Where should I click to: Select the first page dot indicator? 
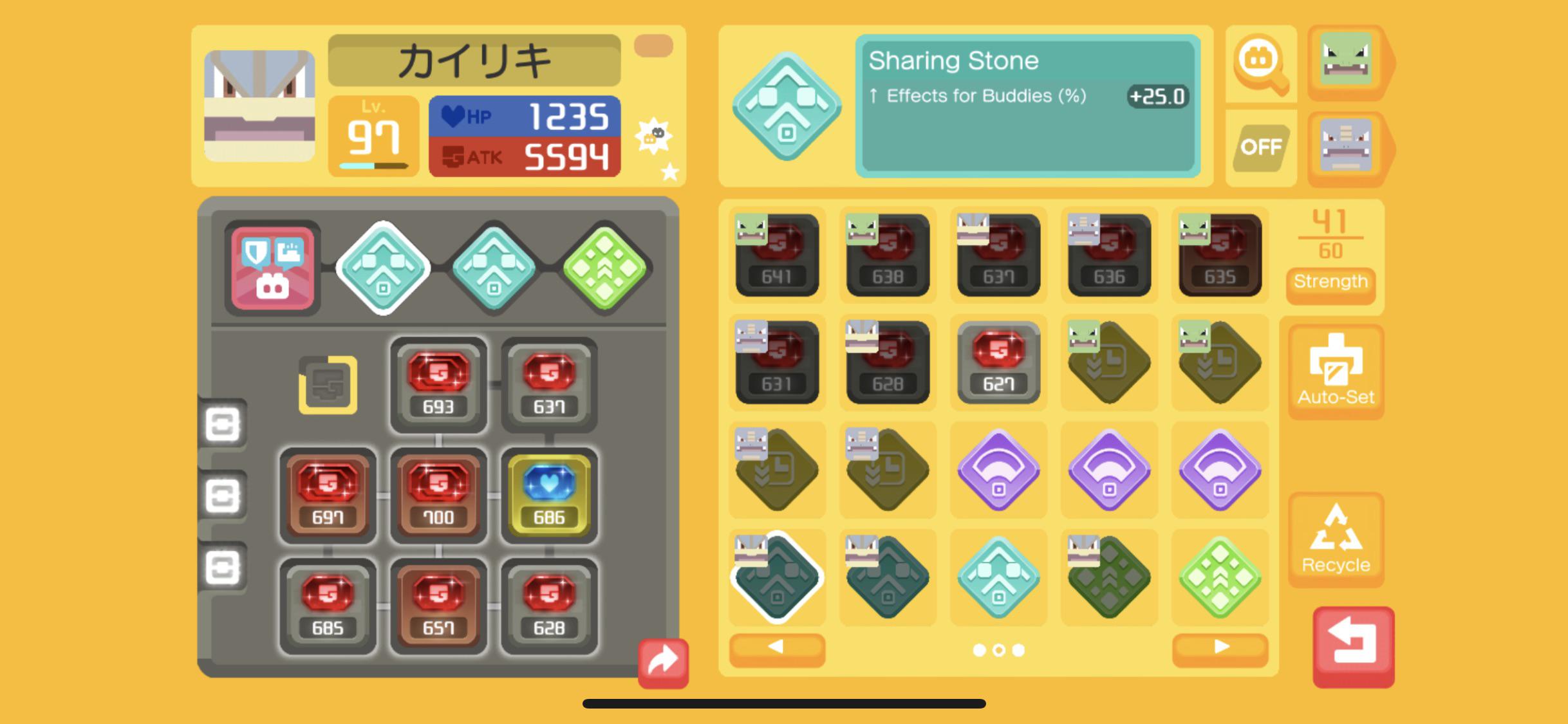[979, 650]
